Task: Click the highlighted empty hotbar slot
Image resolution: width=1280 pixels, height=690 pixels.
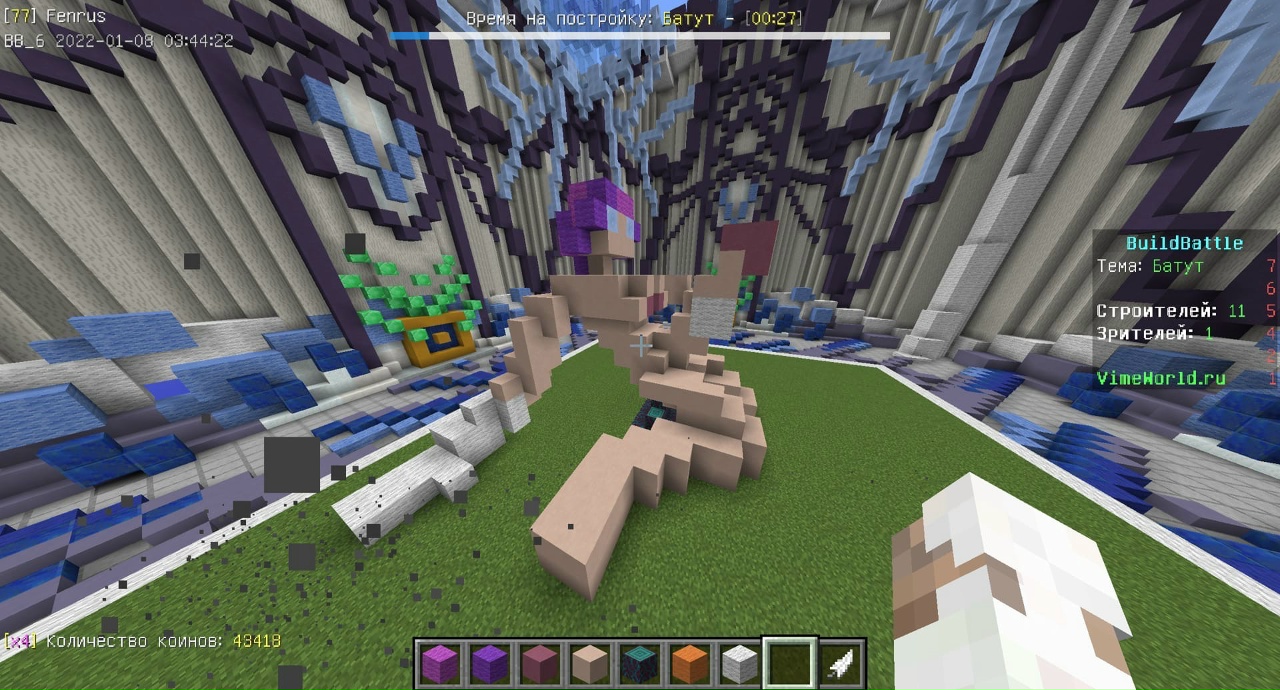Action: pos(790,664)
